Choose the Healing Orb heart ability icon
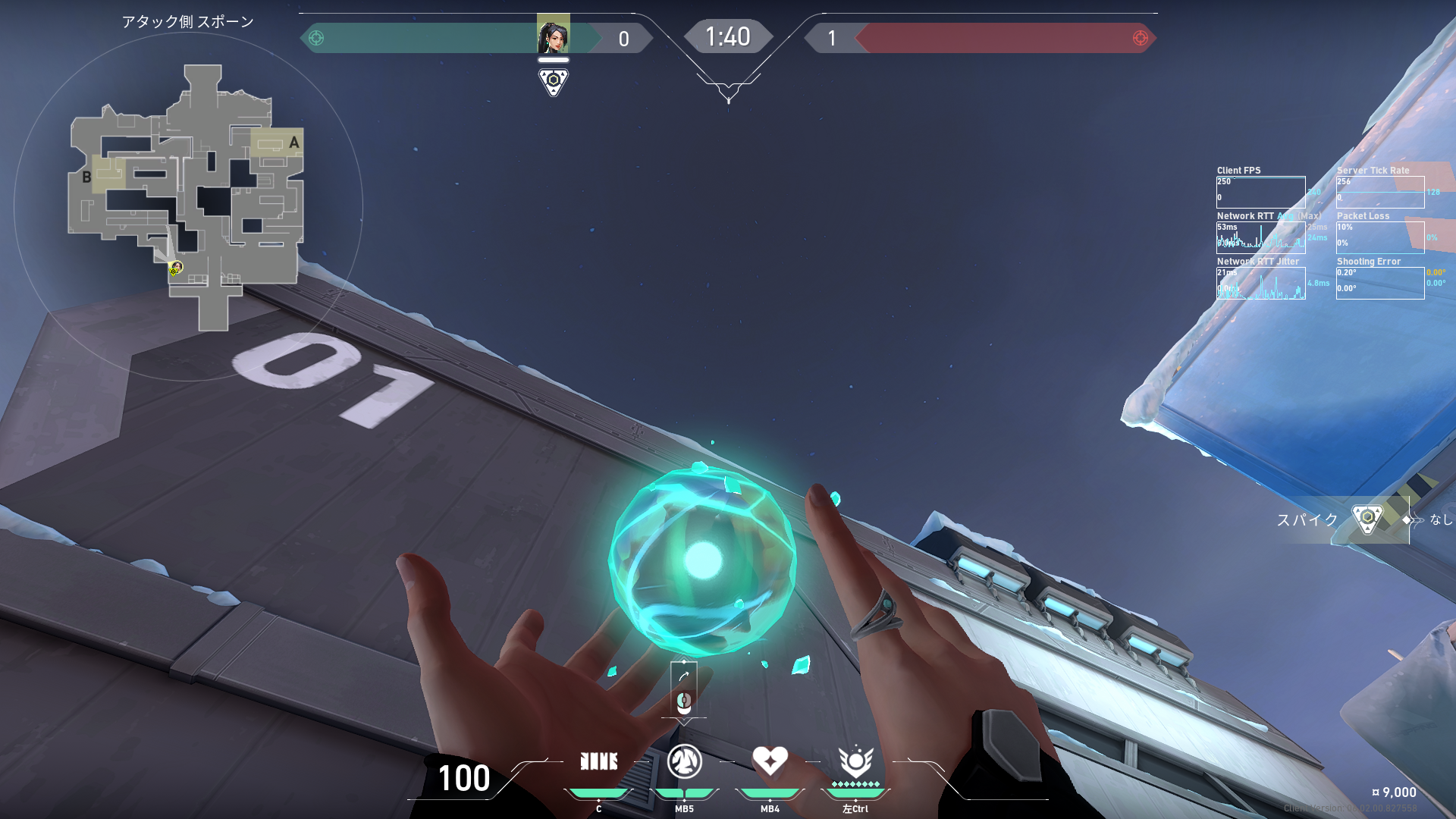Screen dimensions: 1456x819 point(770,761)
